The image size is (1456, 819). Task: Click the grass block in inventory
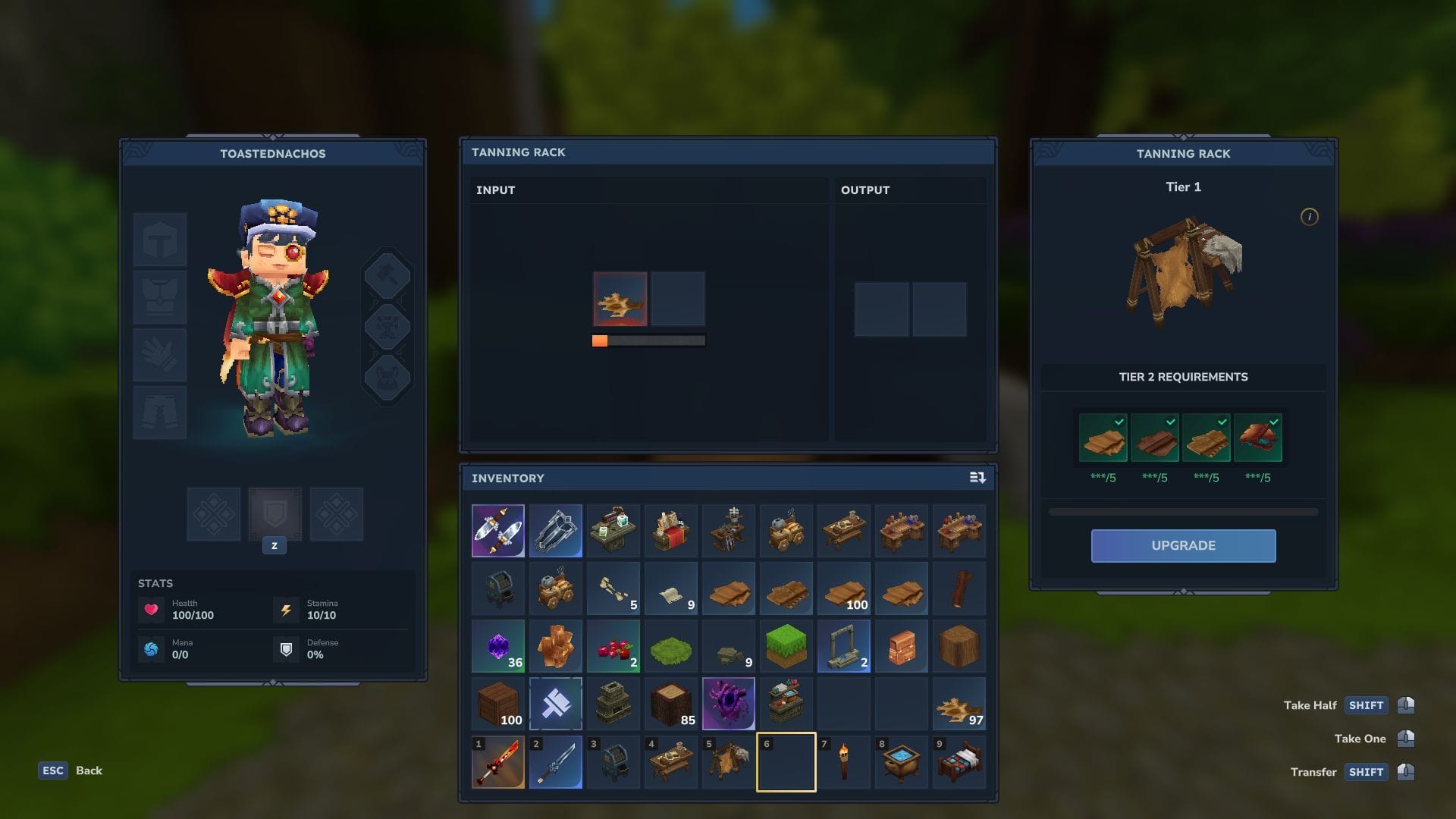786,646
